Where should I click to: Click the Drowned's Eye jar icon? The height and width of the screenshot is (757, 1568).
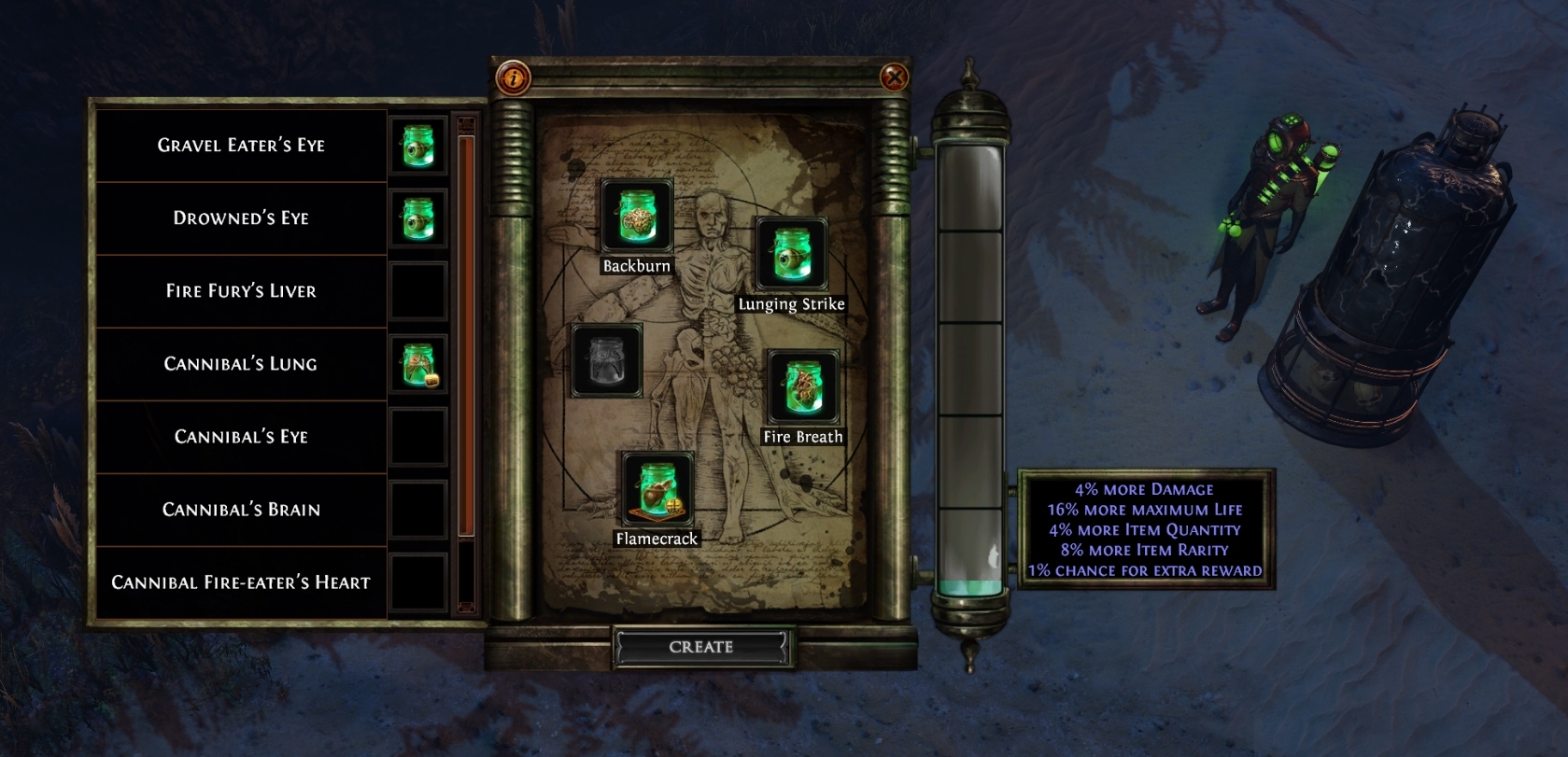417,218
